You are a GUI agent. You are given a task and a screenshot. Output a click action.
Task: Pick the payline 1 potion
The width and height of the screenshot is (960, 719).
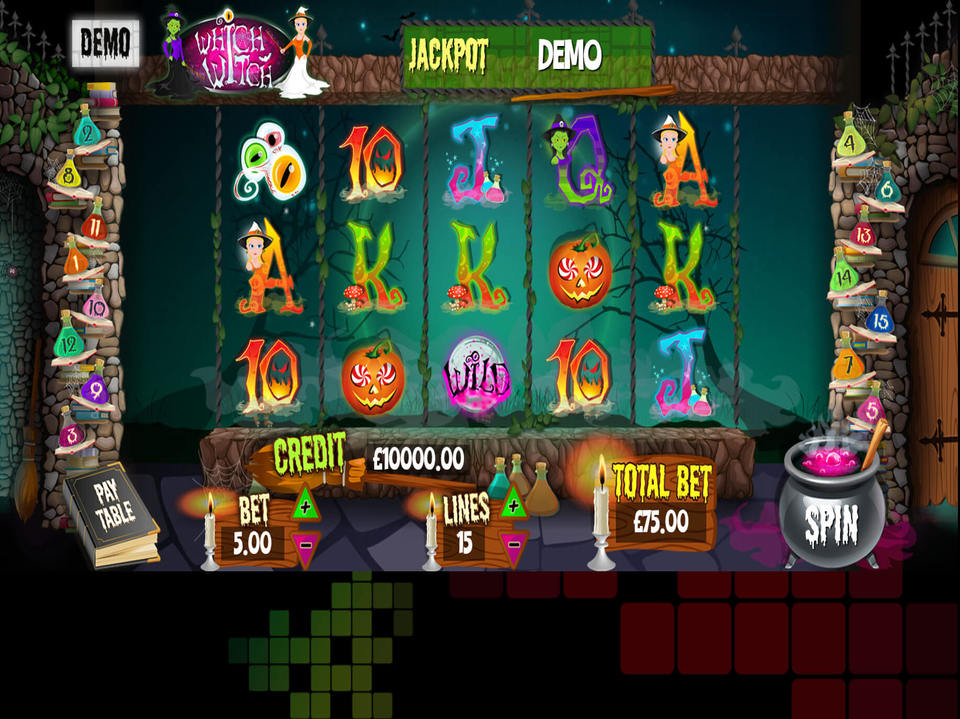74,264
